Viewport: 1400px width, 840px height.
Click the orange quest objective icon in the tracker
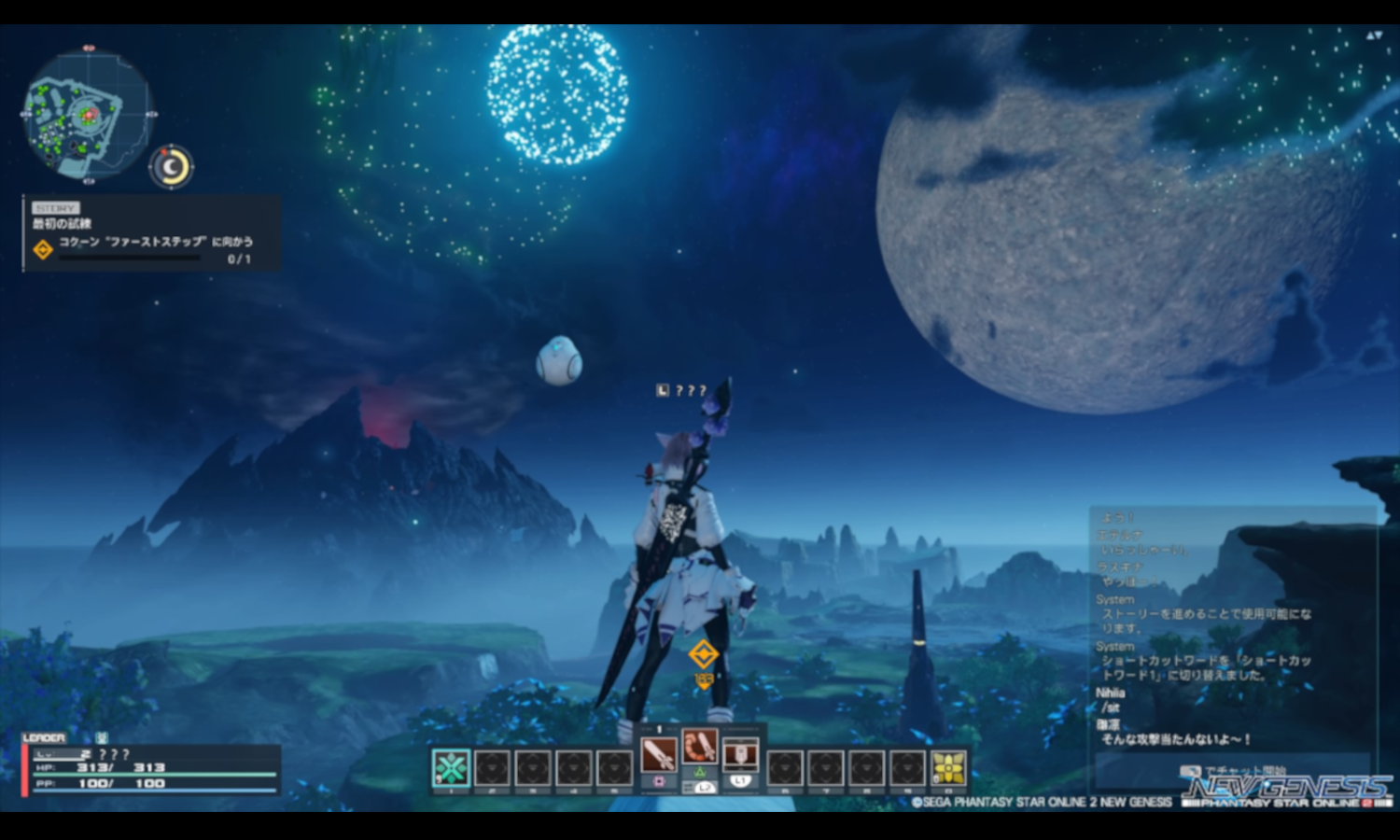[43, 249]
